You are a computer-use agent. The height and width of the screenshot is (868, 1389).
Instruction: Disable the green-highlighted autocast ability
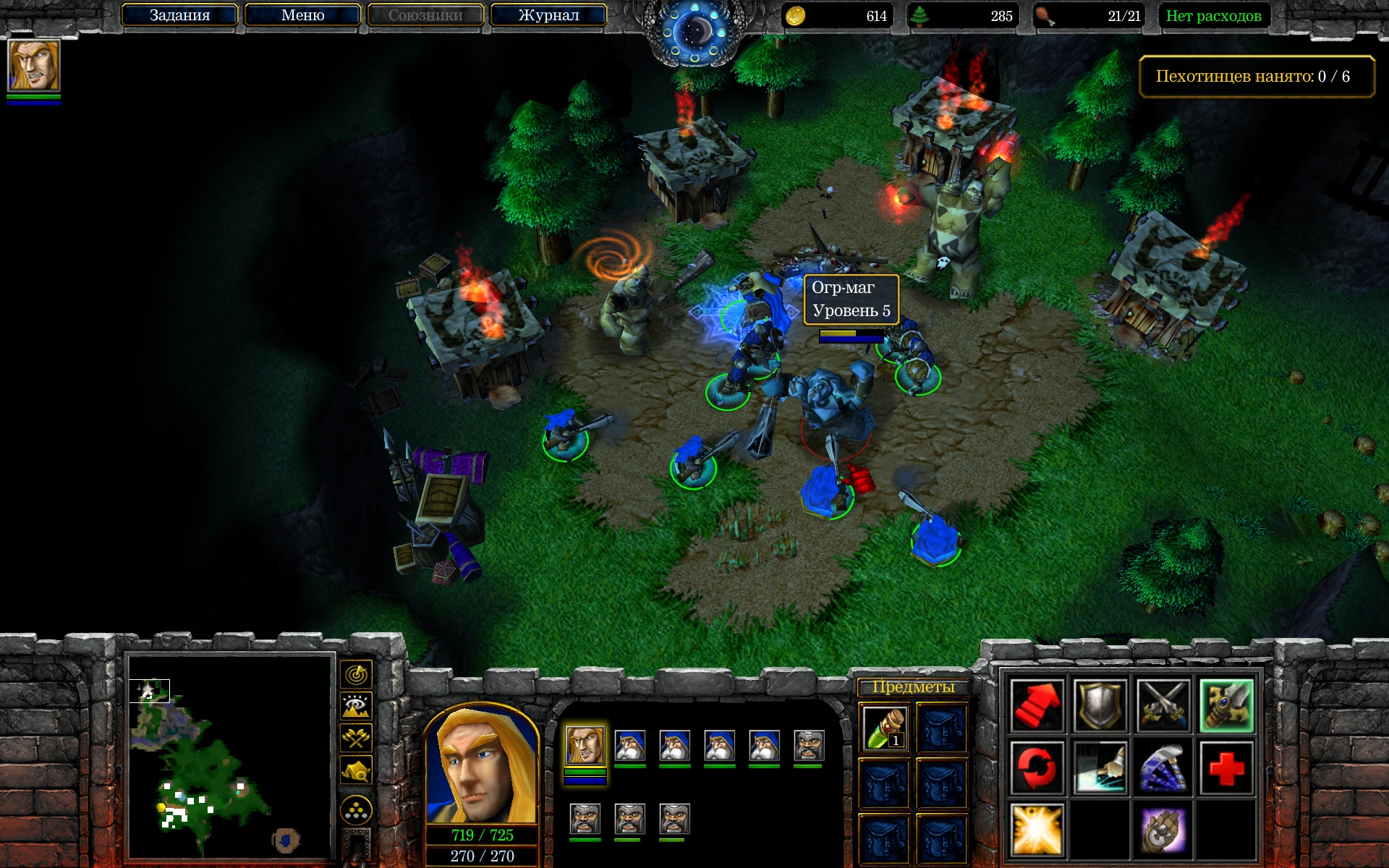[1227, 705]
